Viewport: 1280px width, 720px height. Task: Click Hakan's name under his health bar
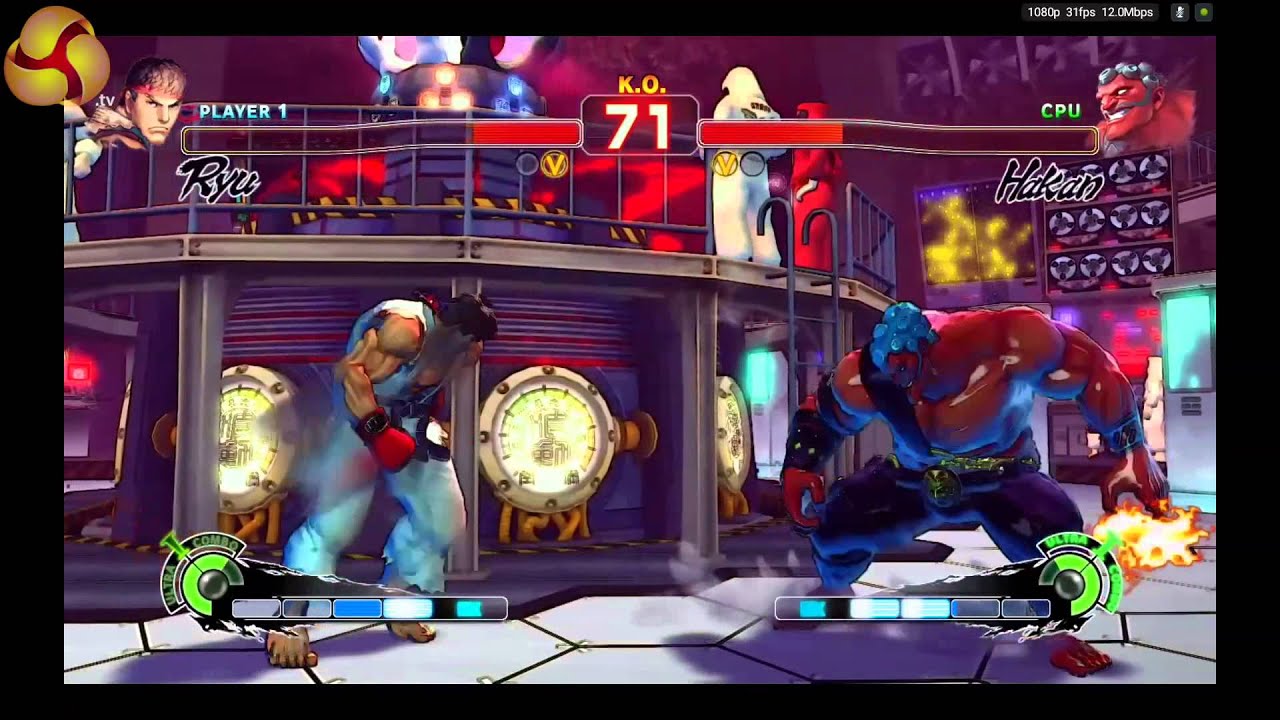(1048, 180)
